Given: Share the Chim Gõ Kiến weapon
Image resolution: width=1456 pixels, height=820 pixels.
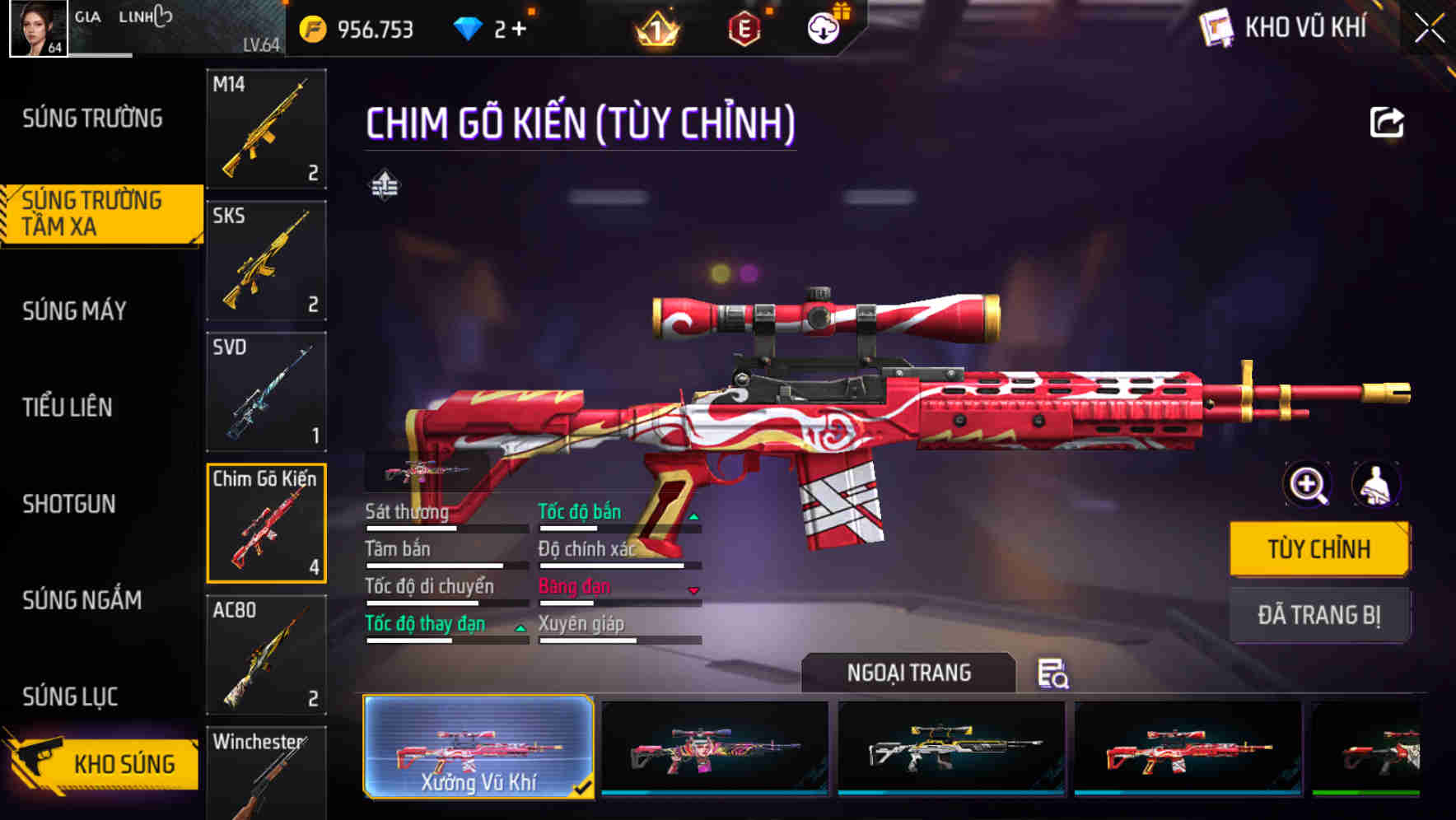Looking at the screenshot, I should (x=1388, y=122).
